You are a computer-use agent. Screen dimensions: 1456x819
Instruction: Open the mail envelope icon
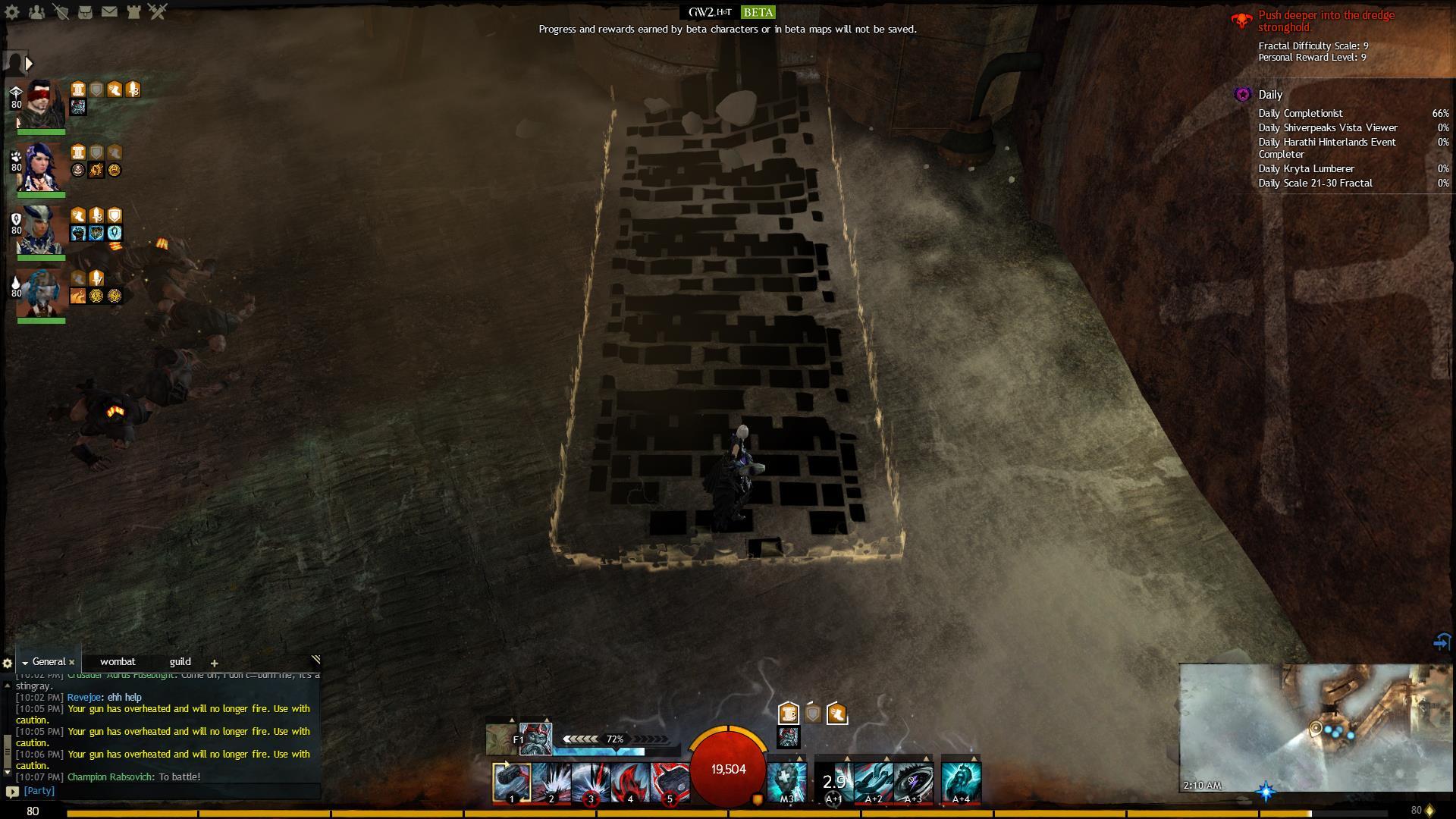tap(109, 12)
